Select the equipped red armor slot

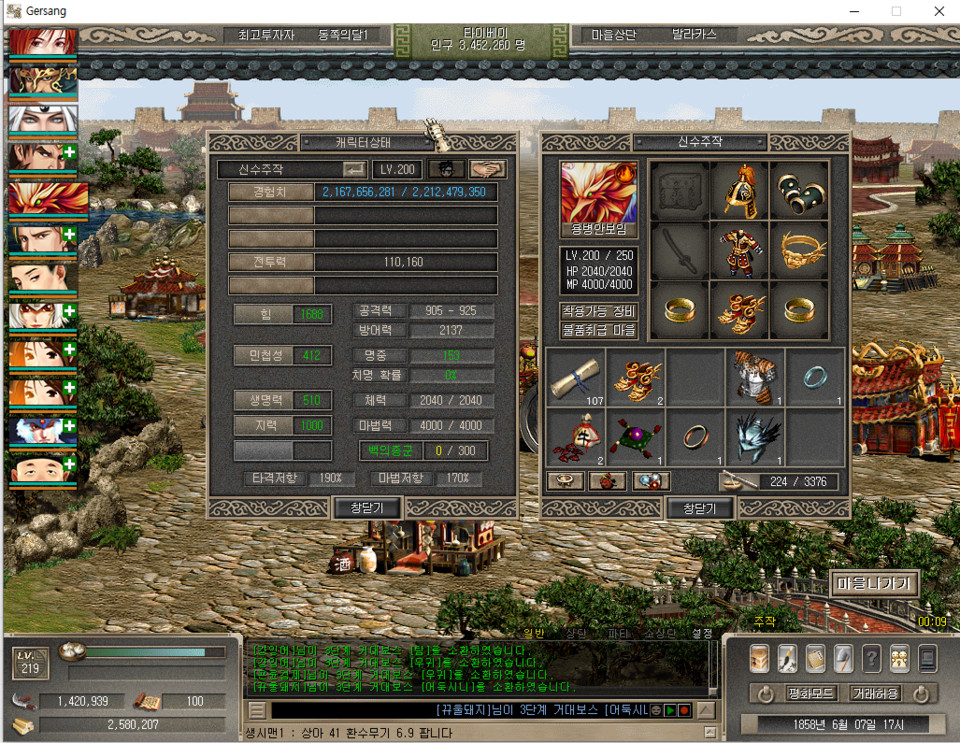coord(740,250)
